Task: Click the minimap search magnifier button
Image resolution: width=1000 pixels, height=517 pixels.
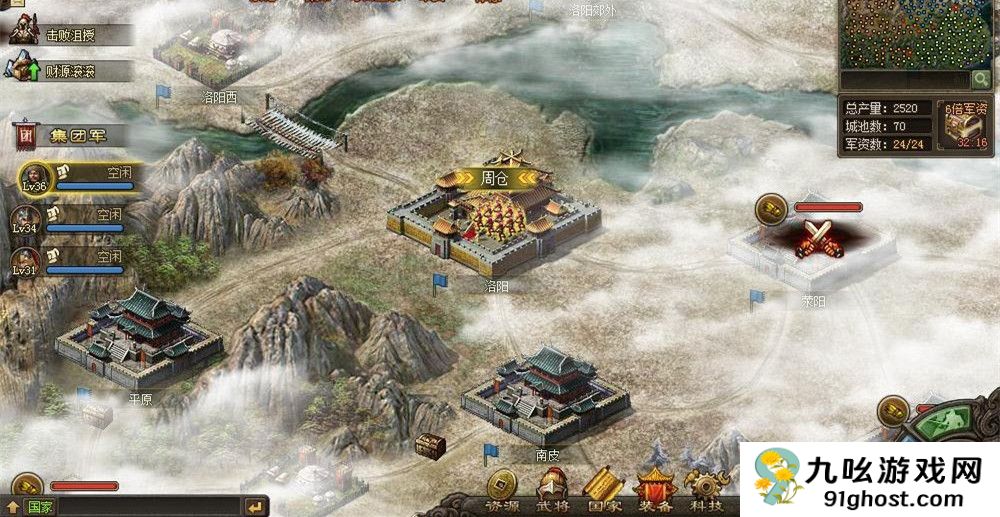Action: [x=981, y=79]
